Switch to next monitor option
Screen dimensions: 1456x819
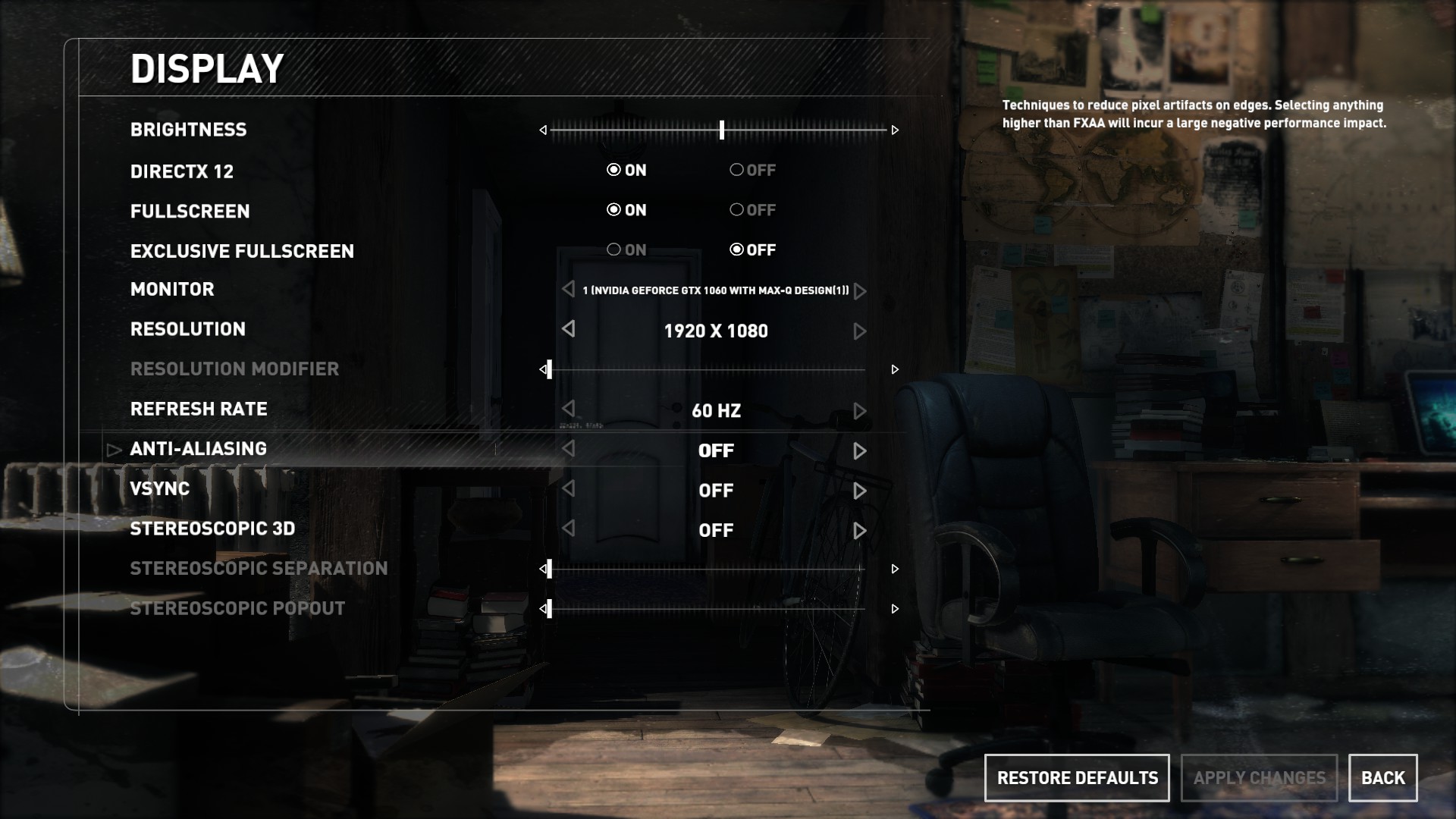(x=859, y=291)
